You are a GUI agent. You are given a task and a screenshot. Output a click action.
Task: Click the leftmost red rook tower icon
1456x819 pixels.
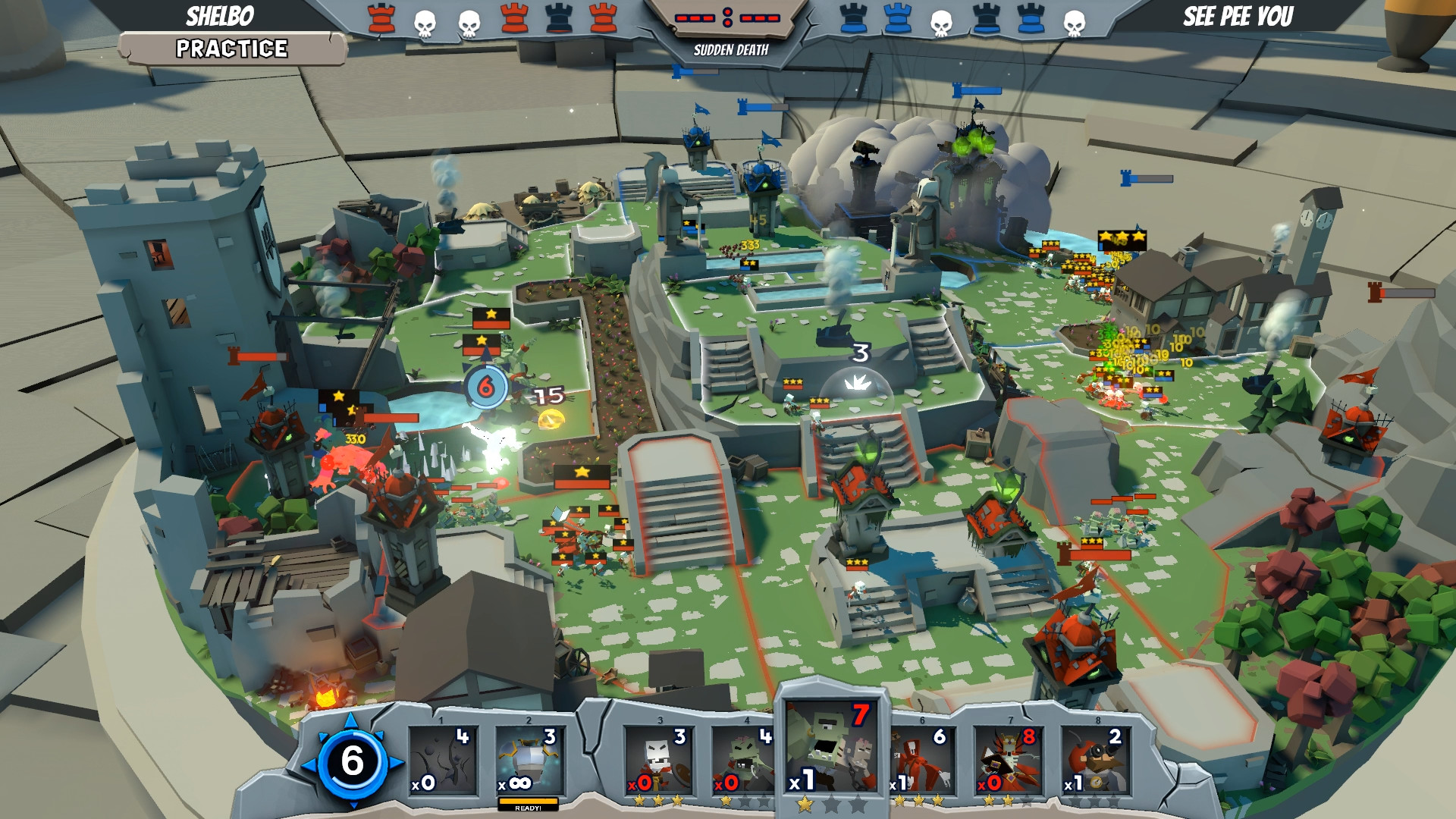381,18
